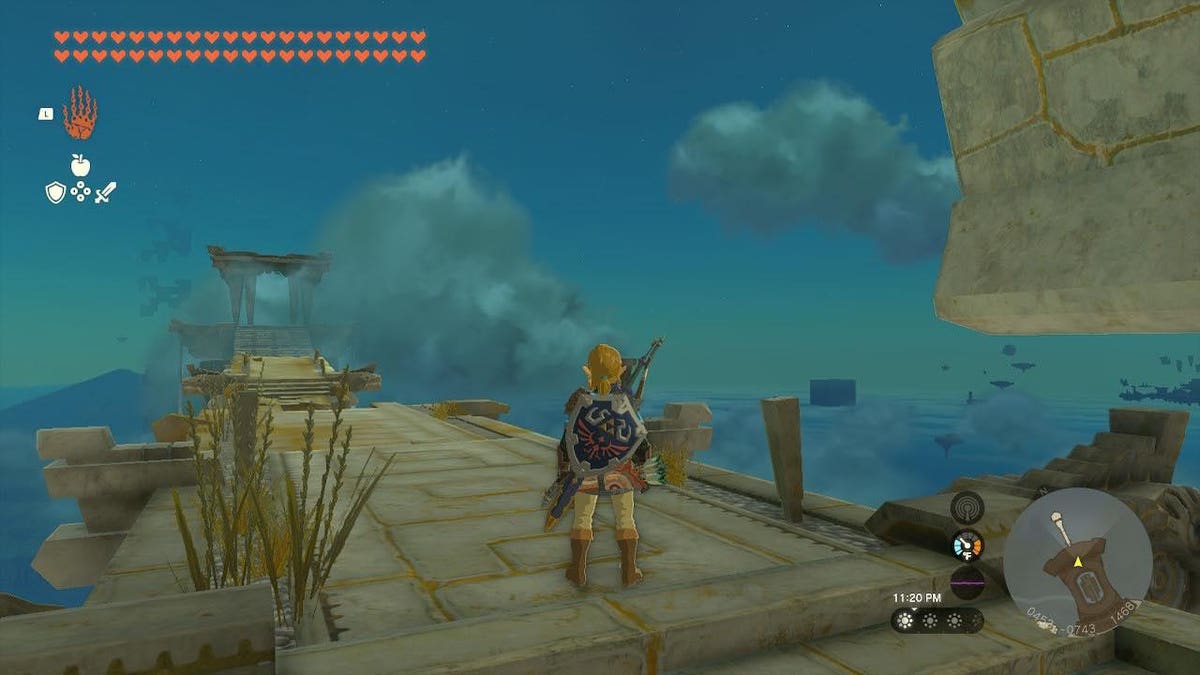Screen dimensions: 1200x675
Task: Click the sensor circle with purple line
Action: coord(967,582)
